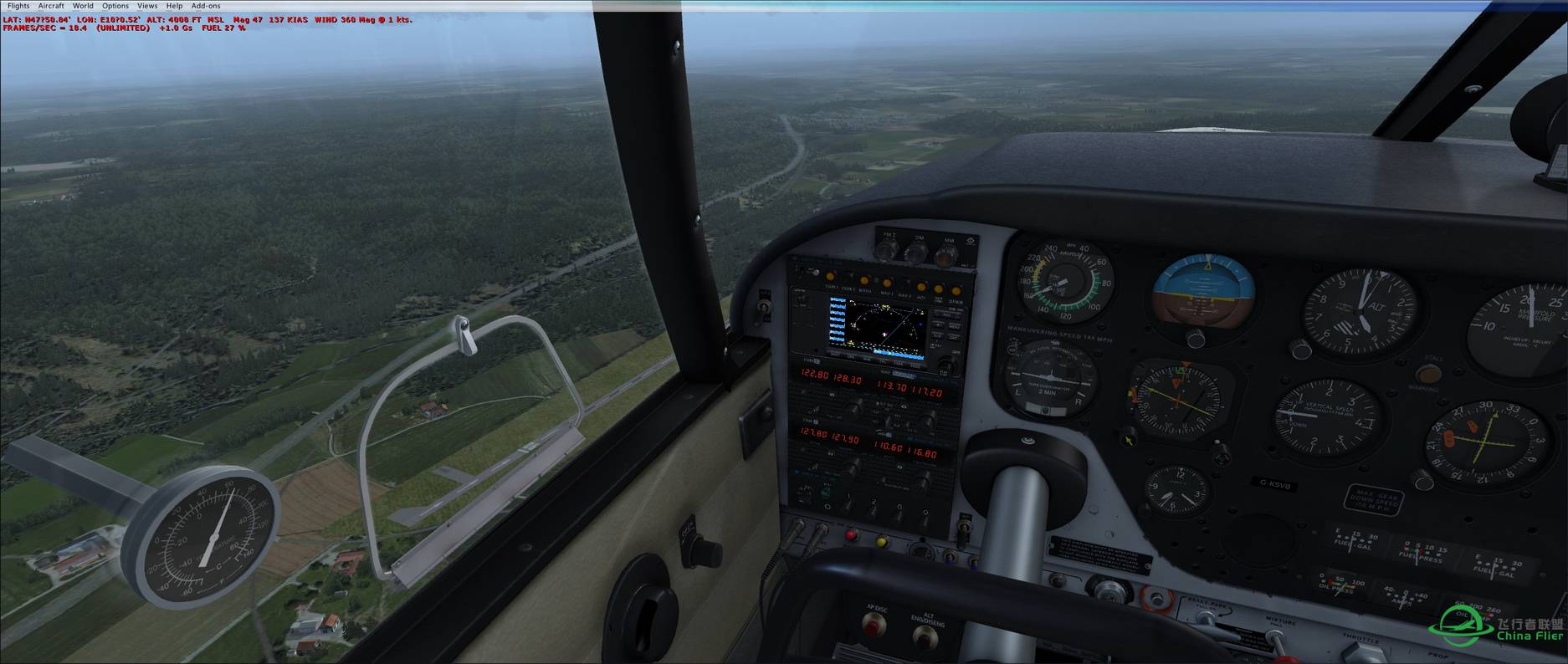Open the Add-ons menu
1568x664 pixels.
(206, 6)
